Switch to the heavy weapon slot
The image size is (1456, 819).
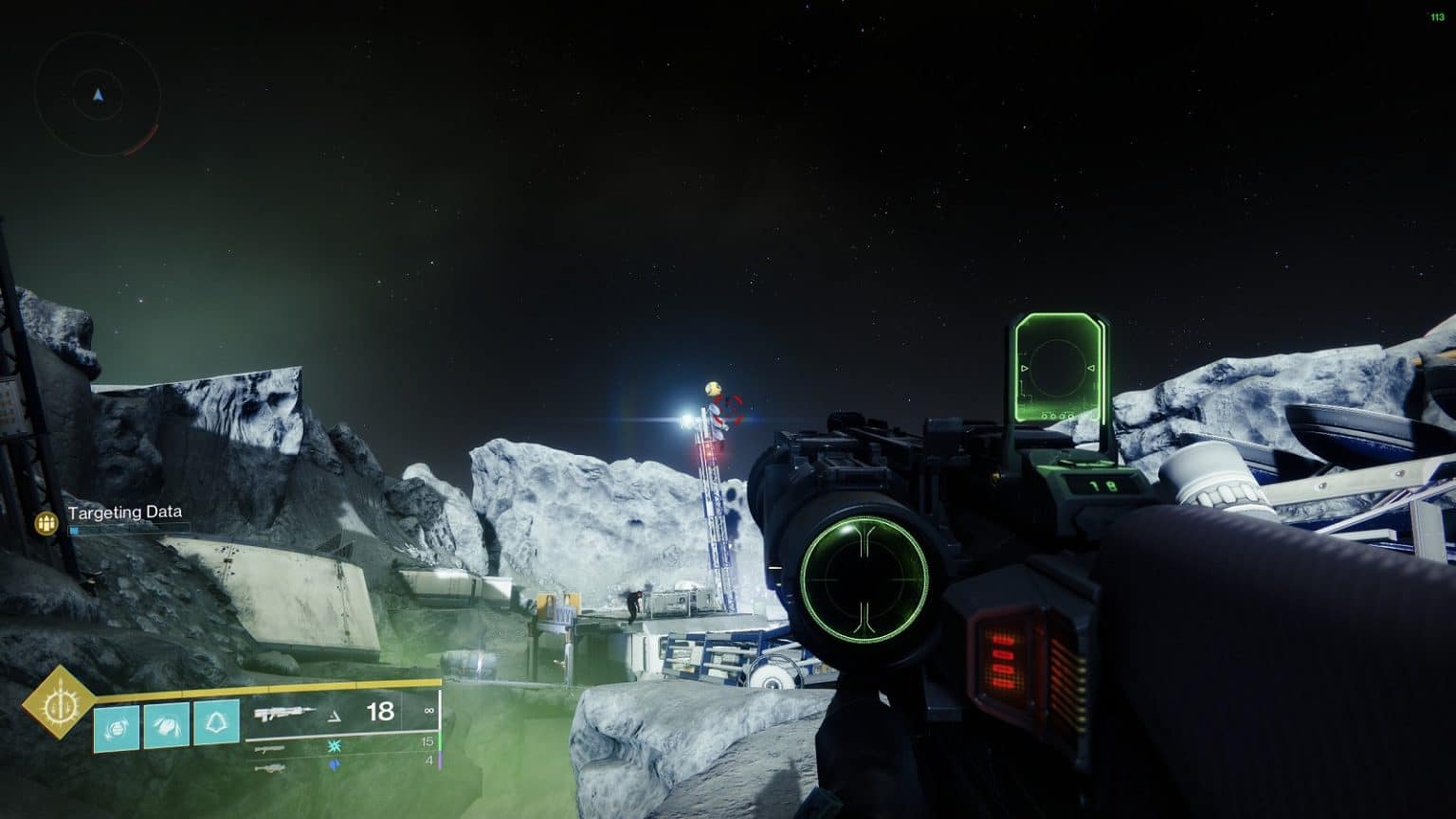click(270, 767)
